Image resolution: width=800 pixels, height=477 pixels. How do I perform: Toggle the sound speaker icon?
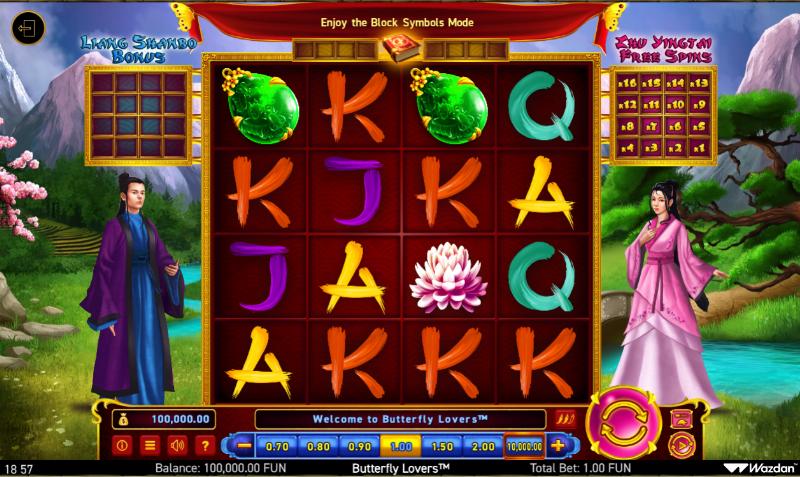(178, 446)
